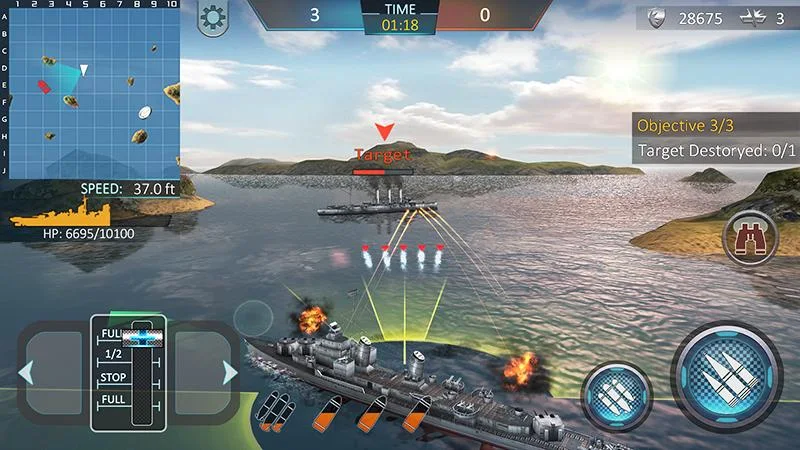800x450 pixels.
Task: Steer the ship left with the arrow
Action: pyautogui.click(x=27, y=373)
